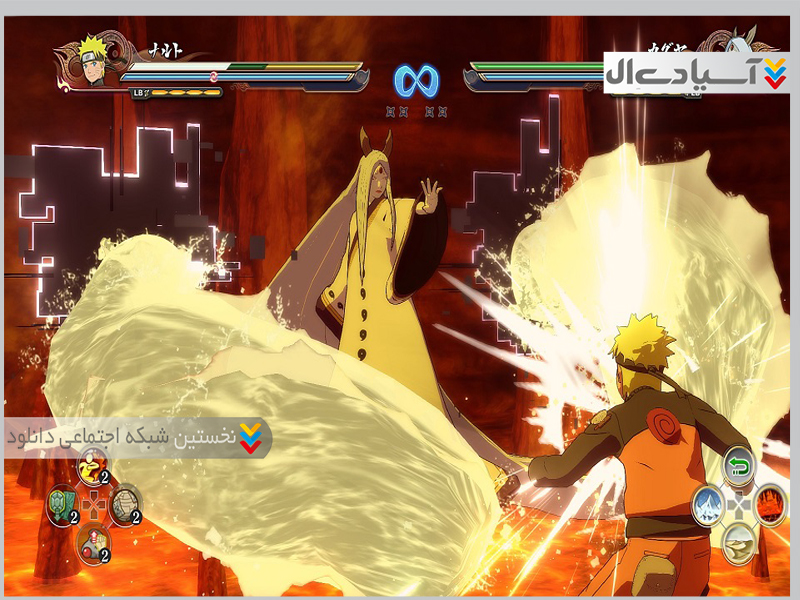This screenshot has height=600, width=800.
Task: Click the green return arrow icon
Action: pyautogui.click(x=738, y=464)
